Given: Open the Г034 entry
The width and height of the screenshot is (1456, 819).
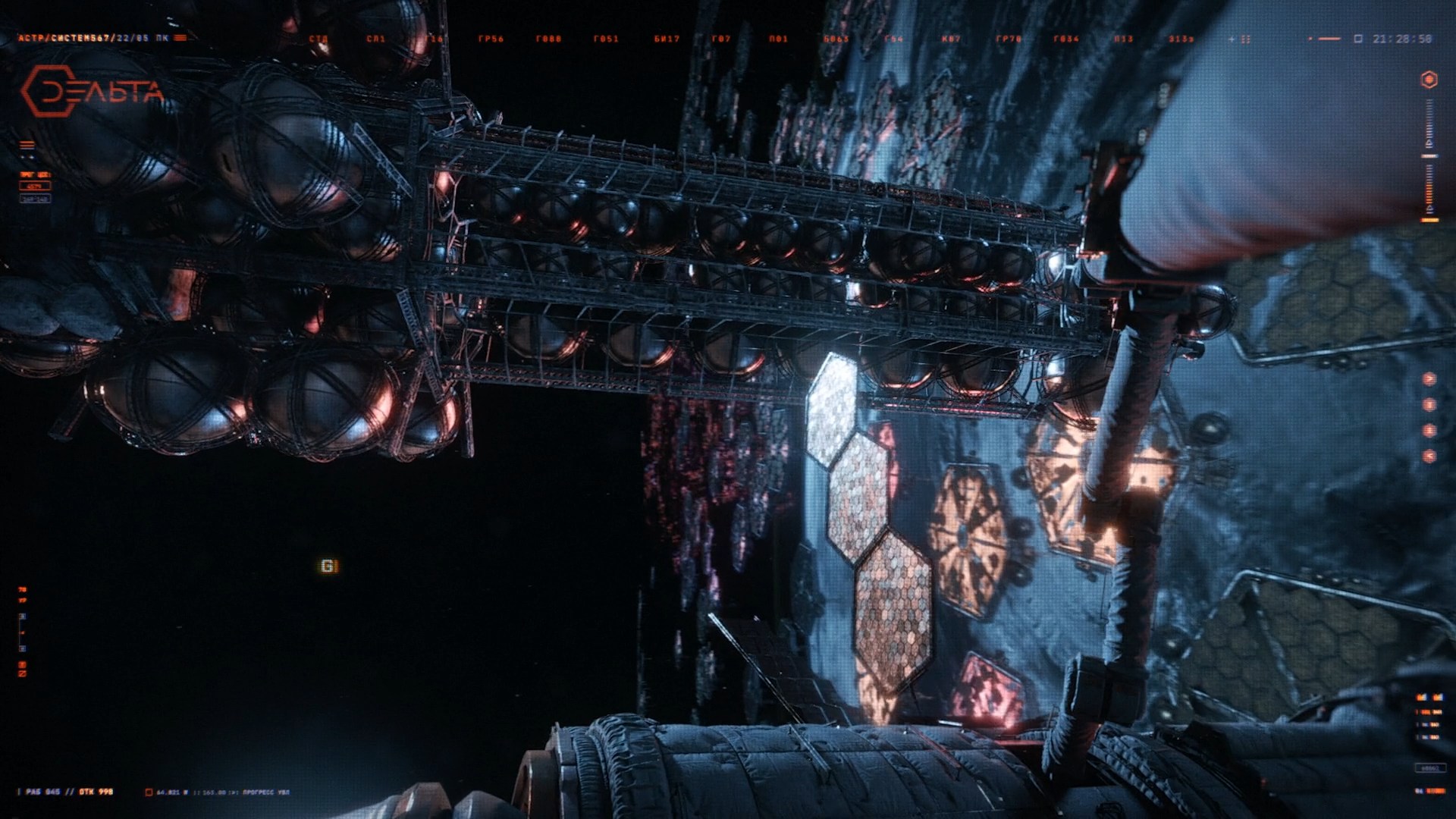Looking at the screenshot, I should pyautogui.click(x=1066, y=39).
